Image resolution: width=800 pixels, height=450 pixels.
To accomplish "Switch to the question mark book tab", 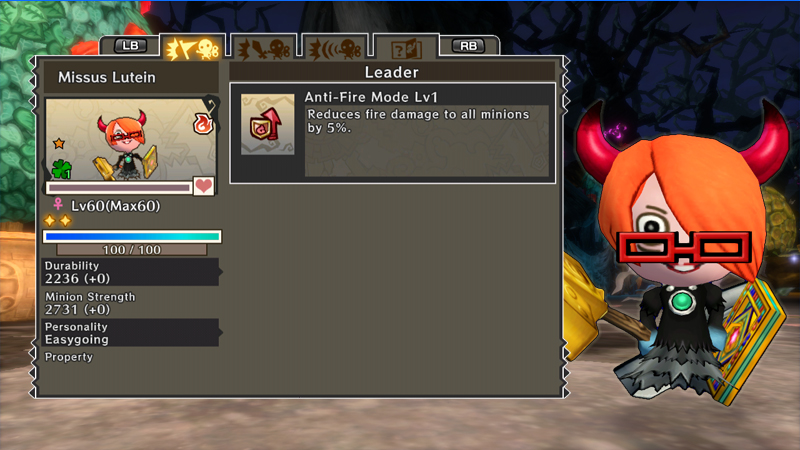I will [x=406, y=48].
